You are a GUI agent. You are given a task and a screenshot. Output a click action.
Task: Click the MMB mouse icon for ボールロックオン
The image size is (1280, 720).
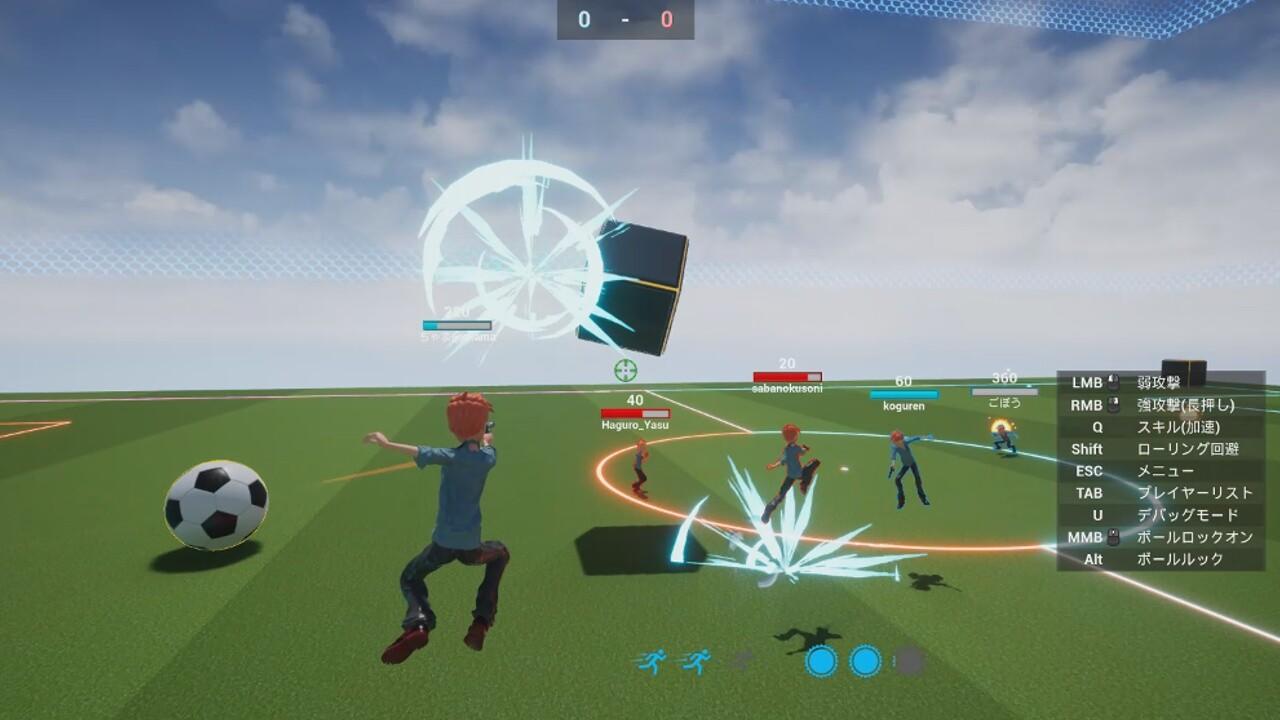coord(1113,536)
